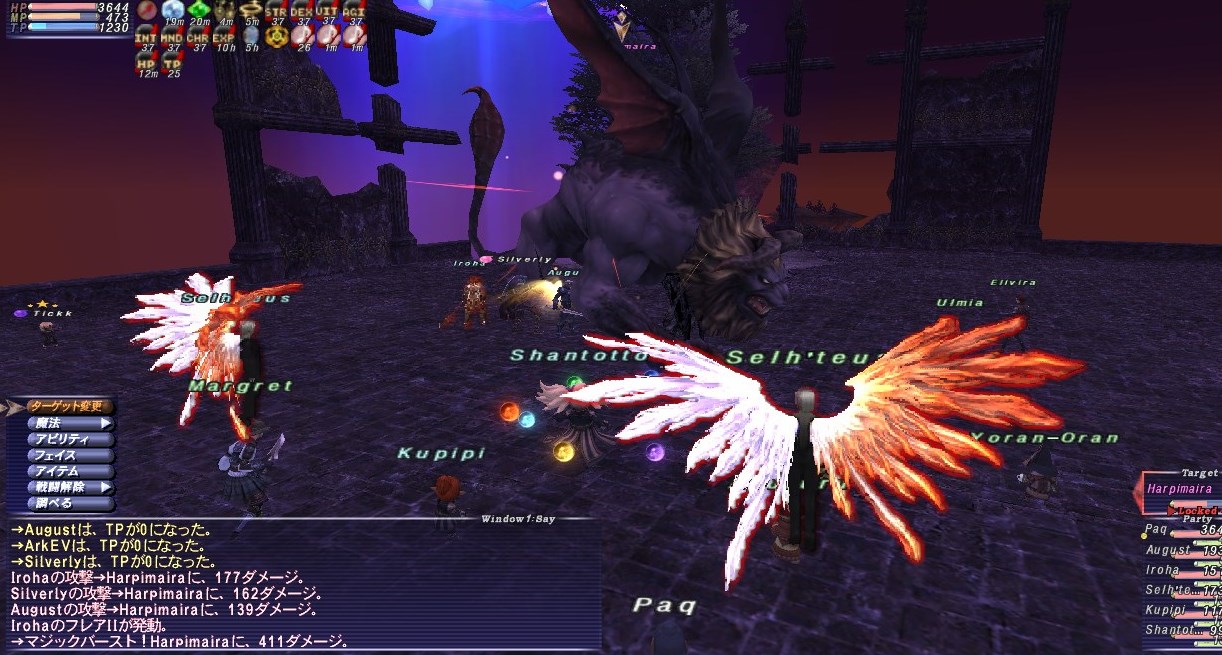Click the CHR boost status icon

click(x=198, y=38)
